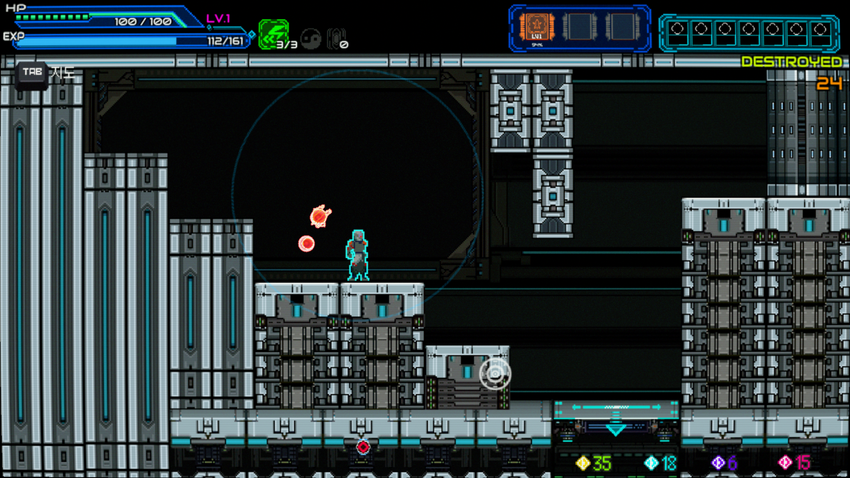Open the map via the TAB label
The height and width of the screenshot is (478, 850).
pos(32,73)
